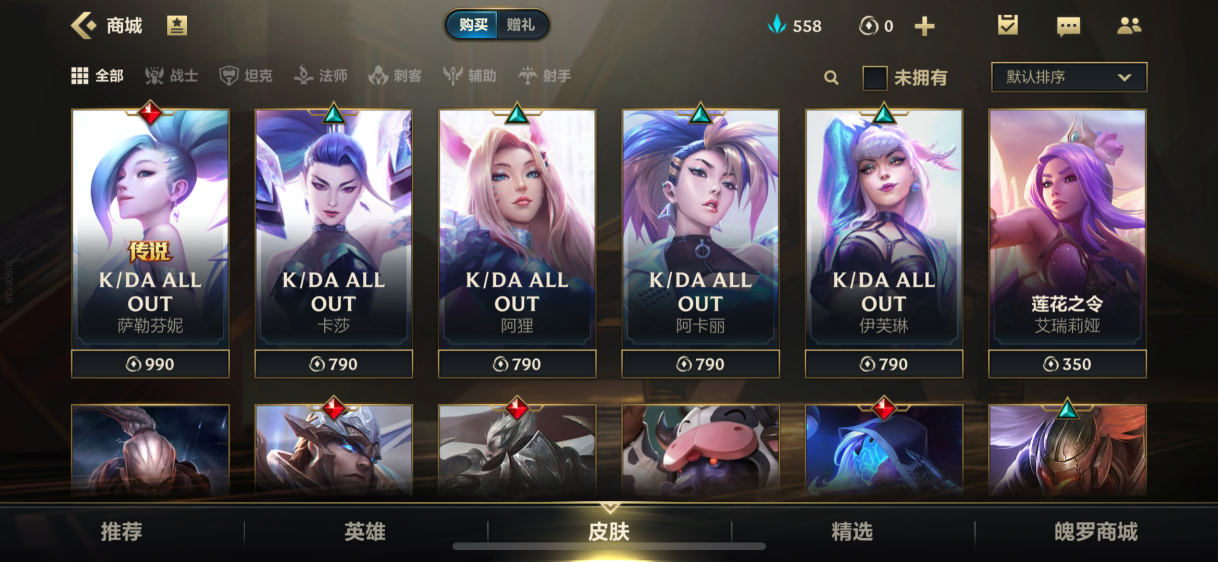Open the checklist tasks icon

[1007, 26]
